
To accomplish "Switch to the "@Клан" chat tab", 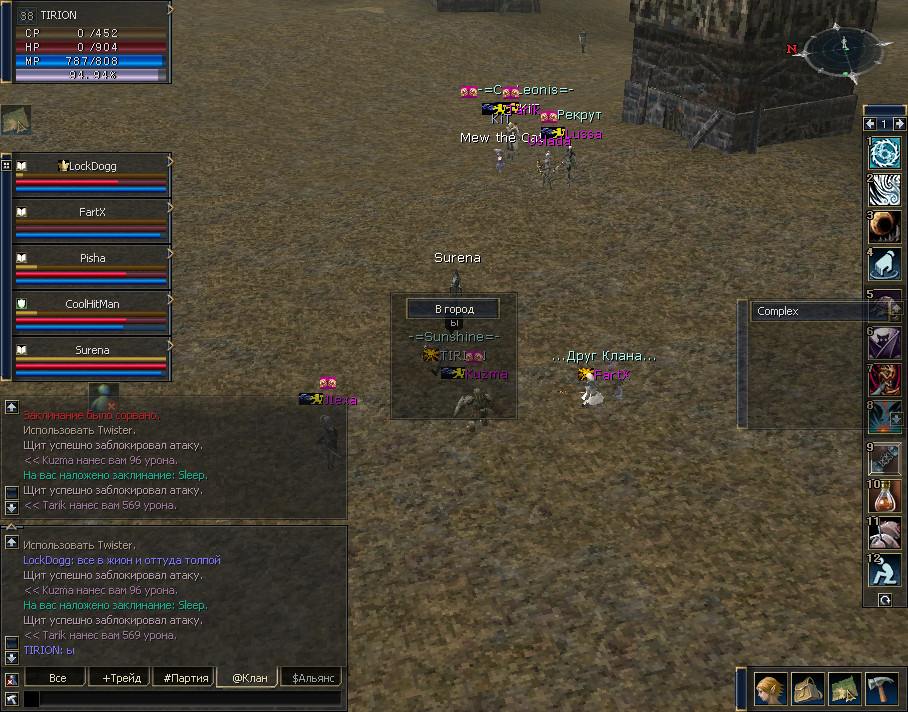I will point(249,678).
